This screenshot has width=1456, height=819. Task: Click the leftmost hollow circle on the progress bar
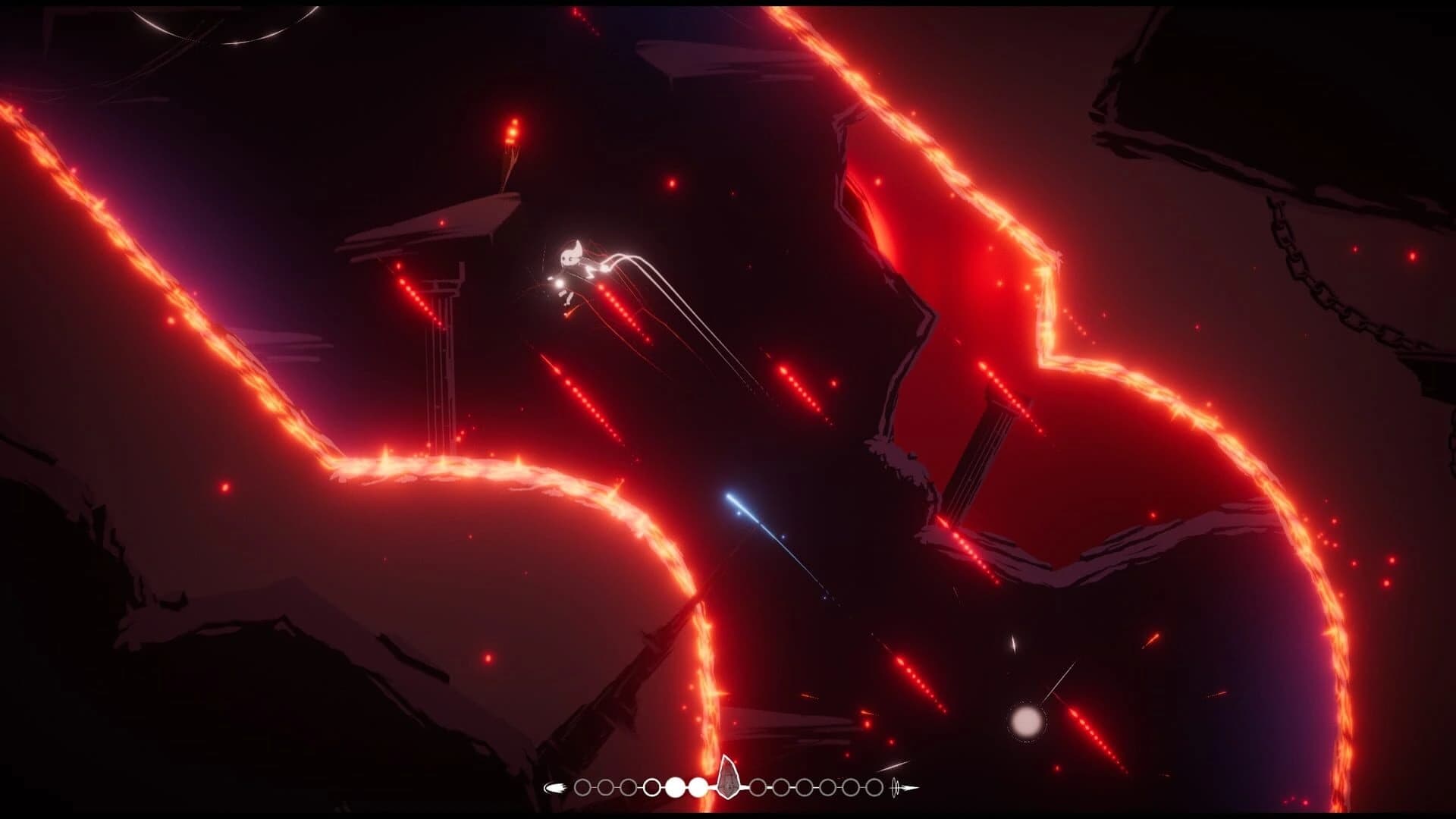pyautogui.click(x=581, y=786)
